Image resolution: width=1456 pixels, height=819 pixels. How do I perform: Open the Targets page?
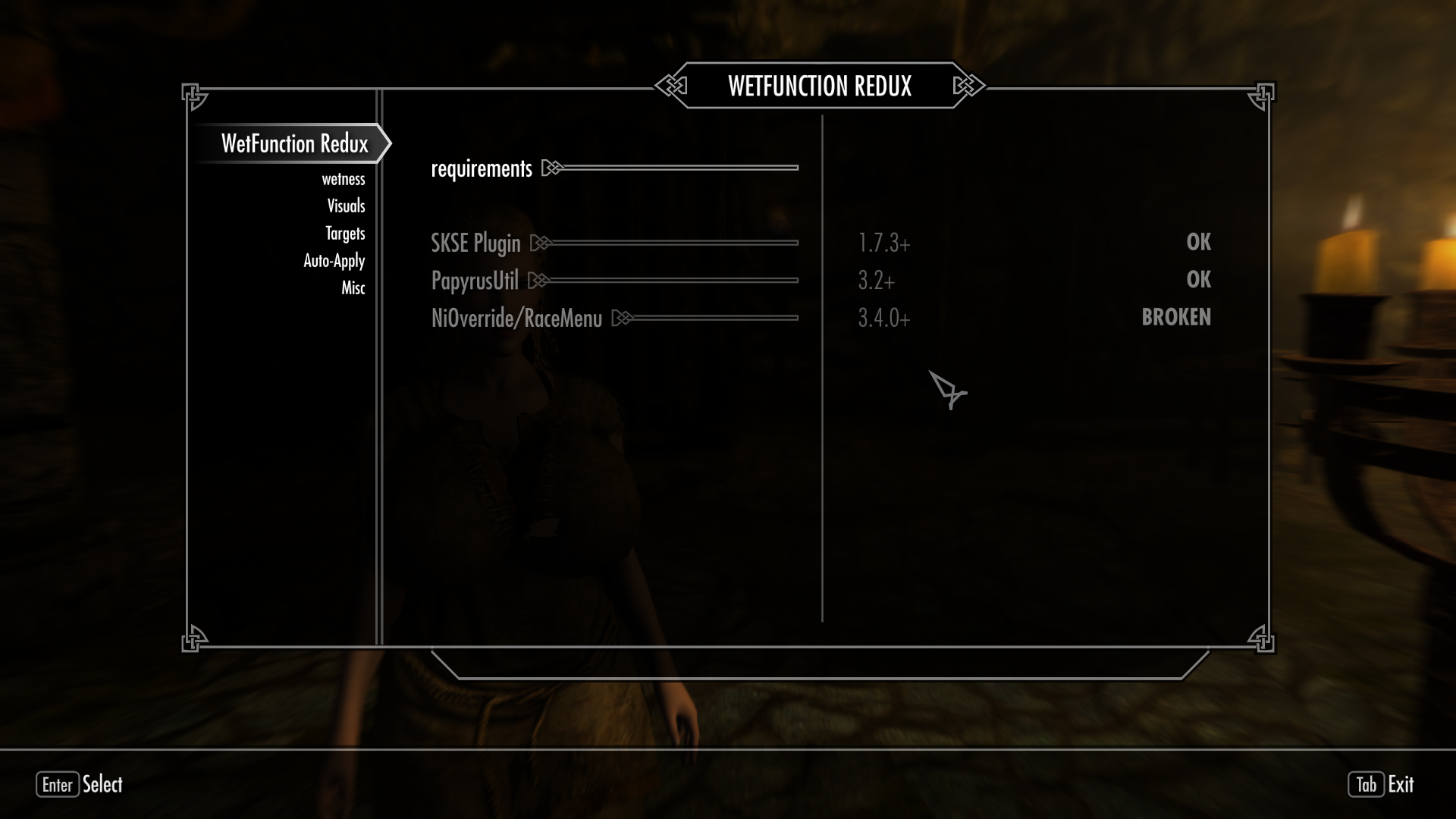(345, 234)
